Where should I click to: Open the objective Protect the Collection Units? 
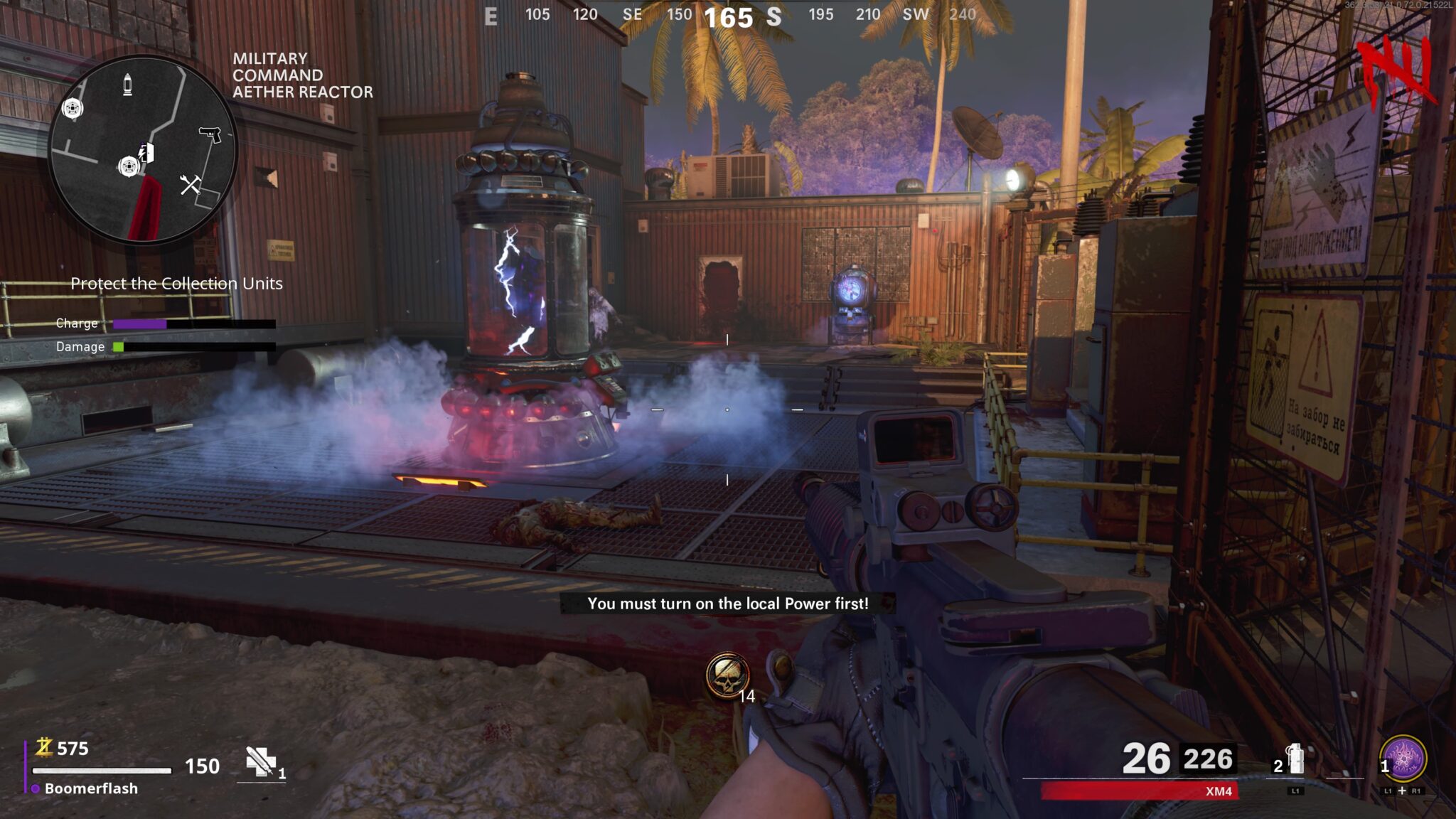point(176,283)
